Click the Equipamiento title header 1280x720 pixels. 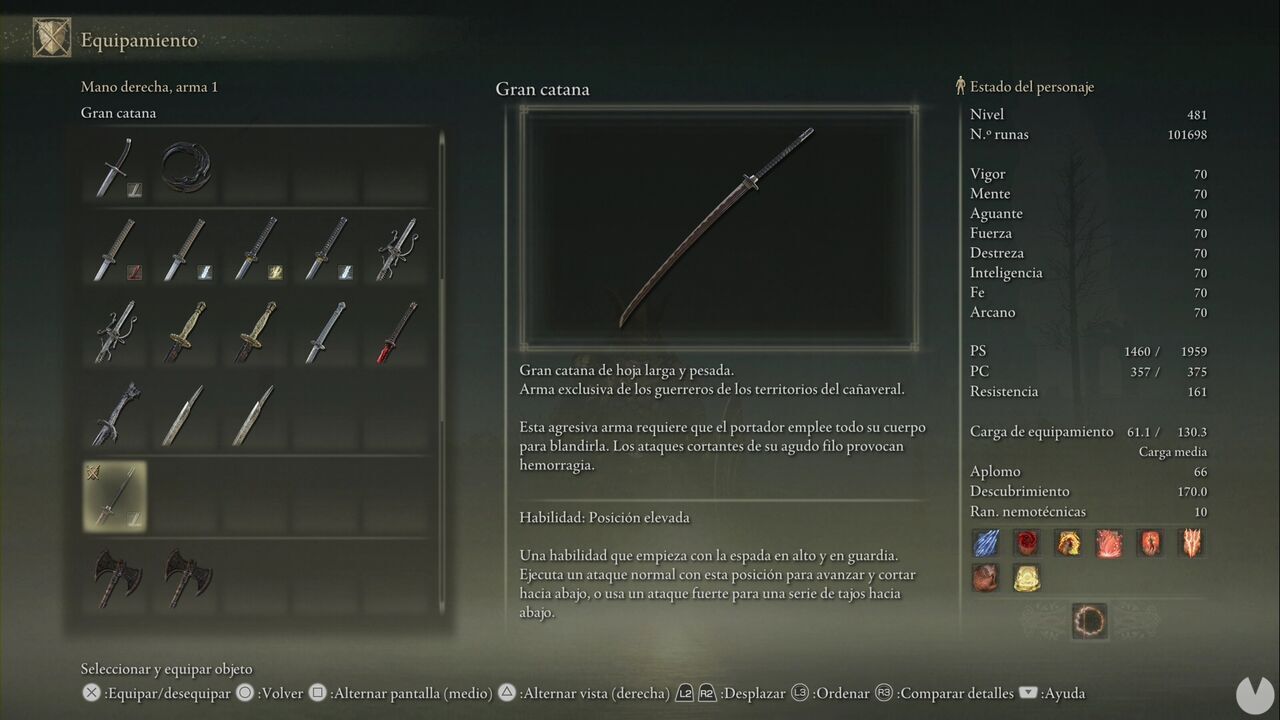tap(140, 41)
